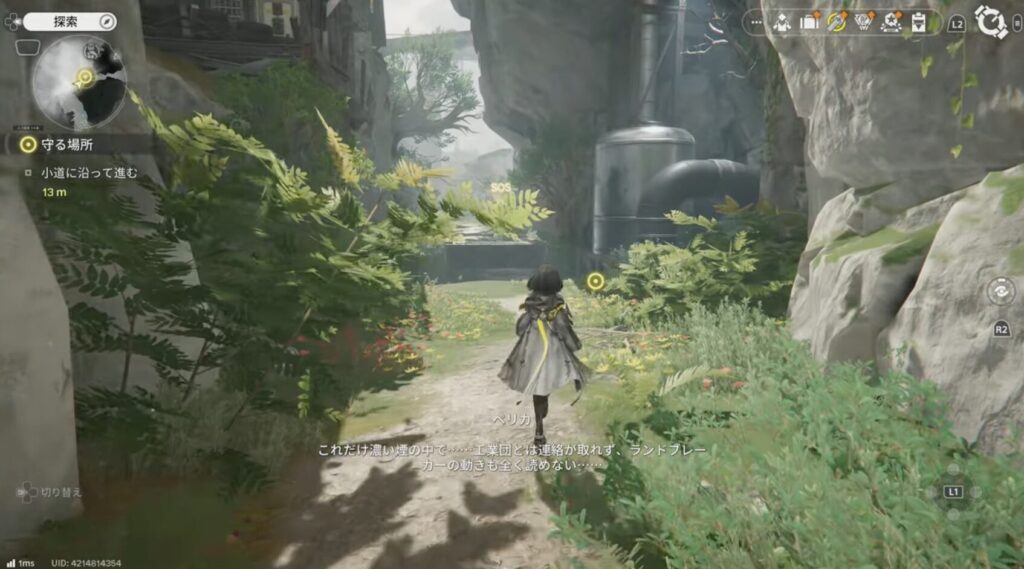Select the yellow-ringed icon in top bar
Screen dimensions: 1024x569
point(837,22)
